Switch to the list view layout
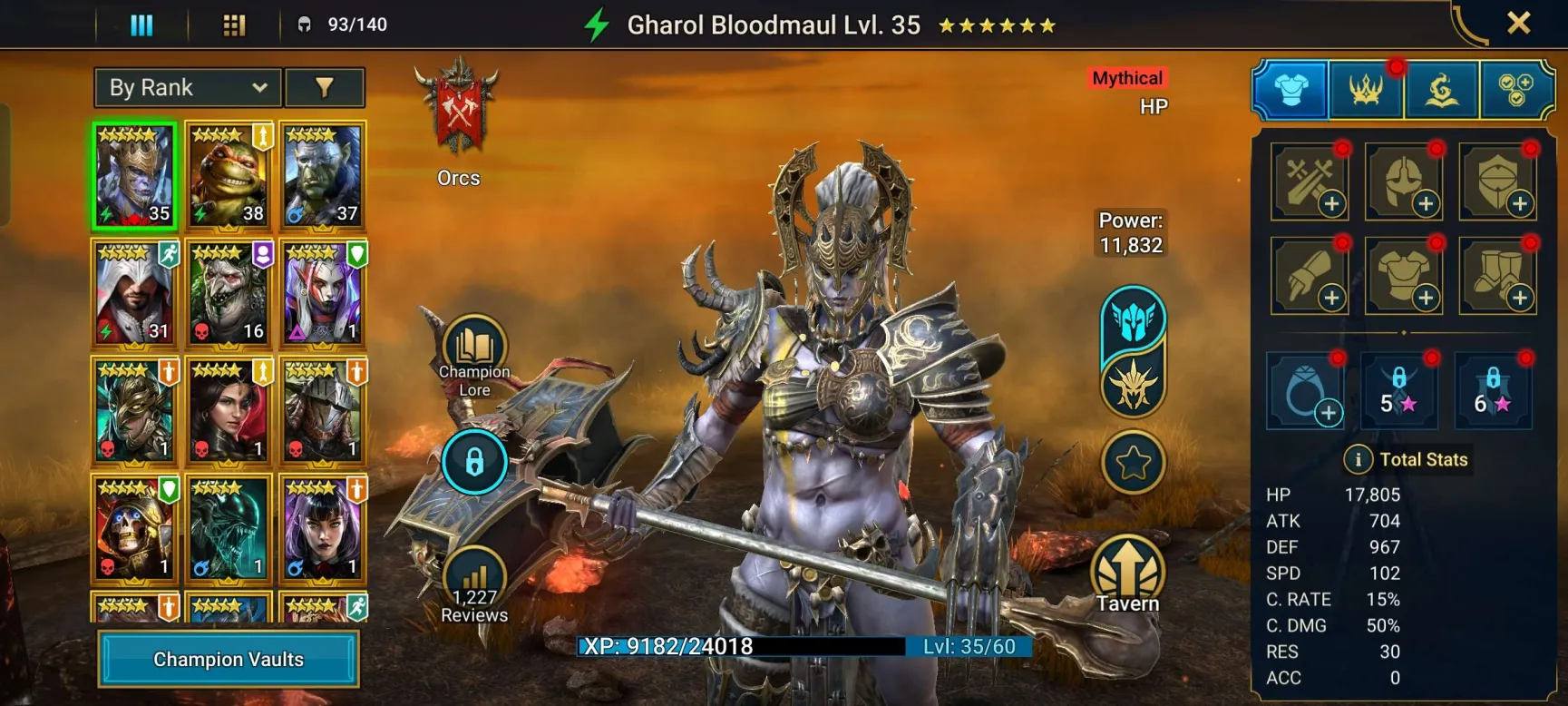This screenshot has height=706, width=1568. click(x=141, y=25)
